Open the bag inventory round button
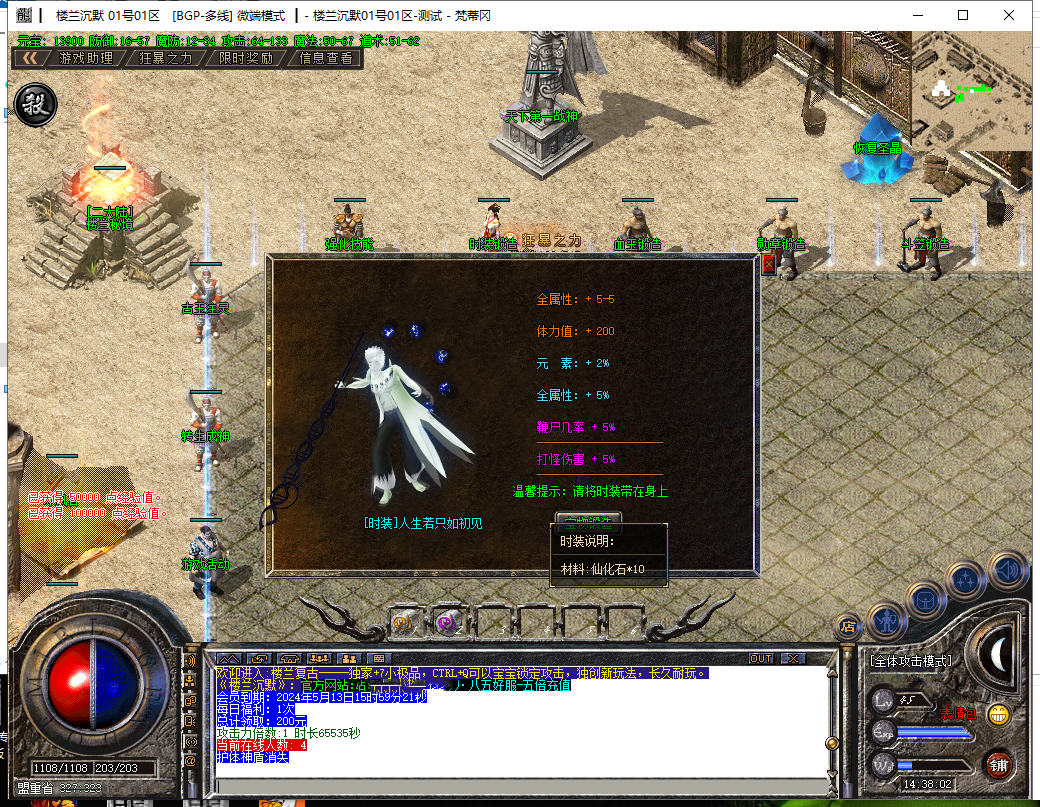This screenshot has width=1040, height=807. click(926, 600)
